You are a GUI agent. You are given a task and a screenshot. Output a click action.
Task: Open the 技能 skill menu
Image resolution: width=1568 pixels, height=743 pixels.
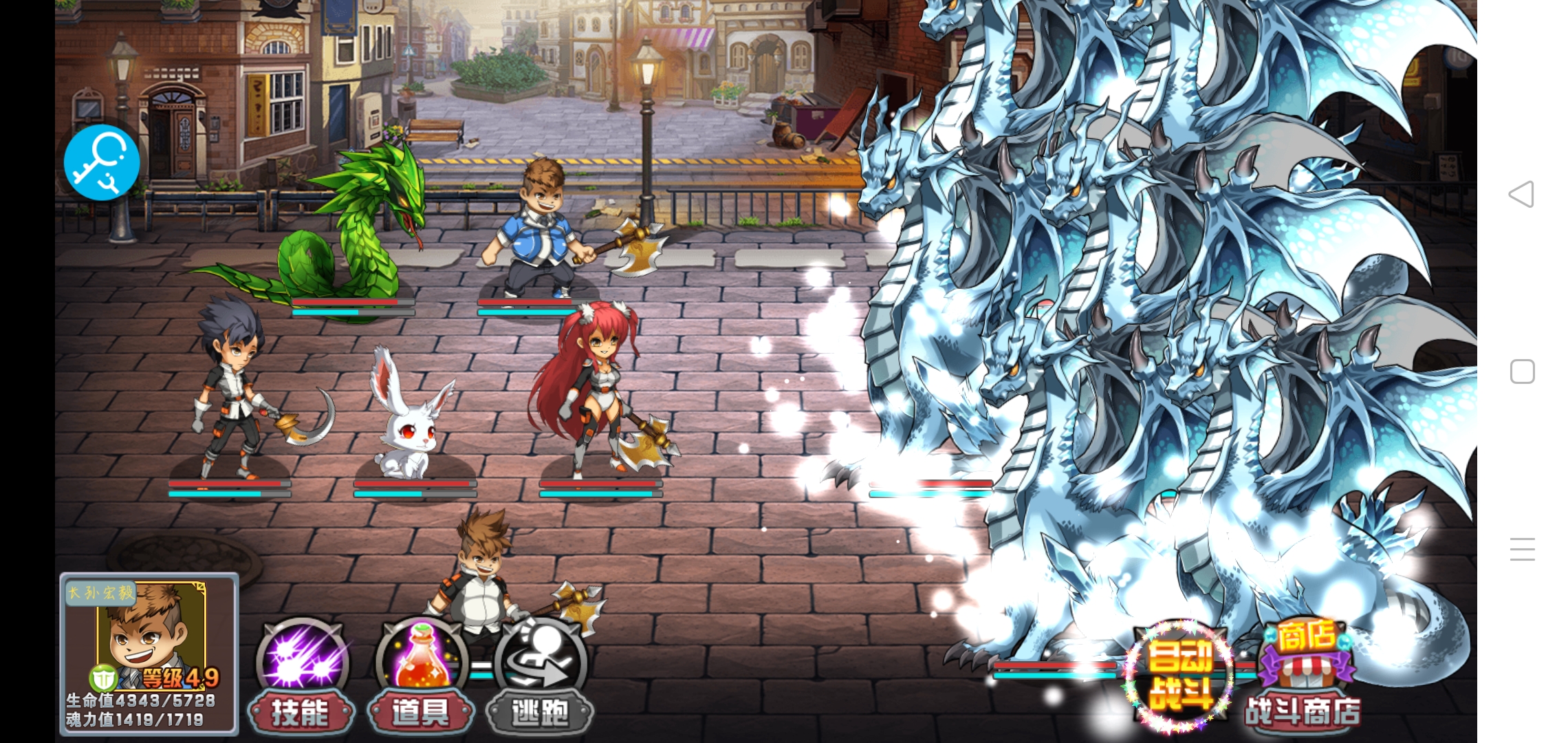pyautogui.click(x=302, y=678)
